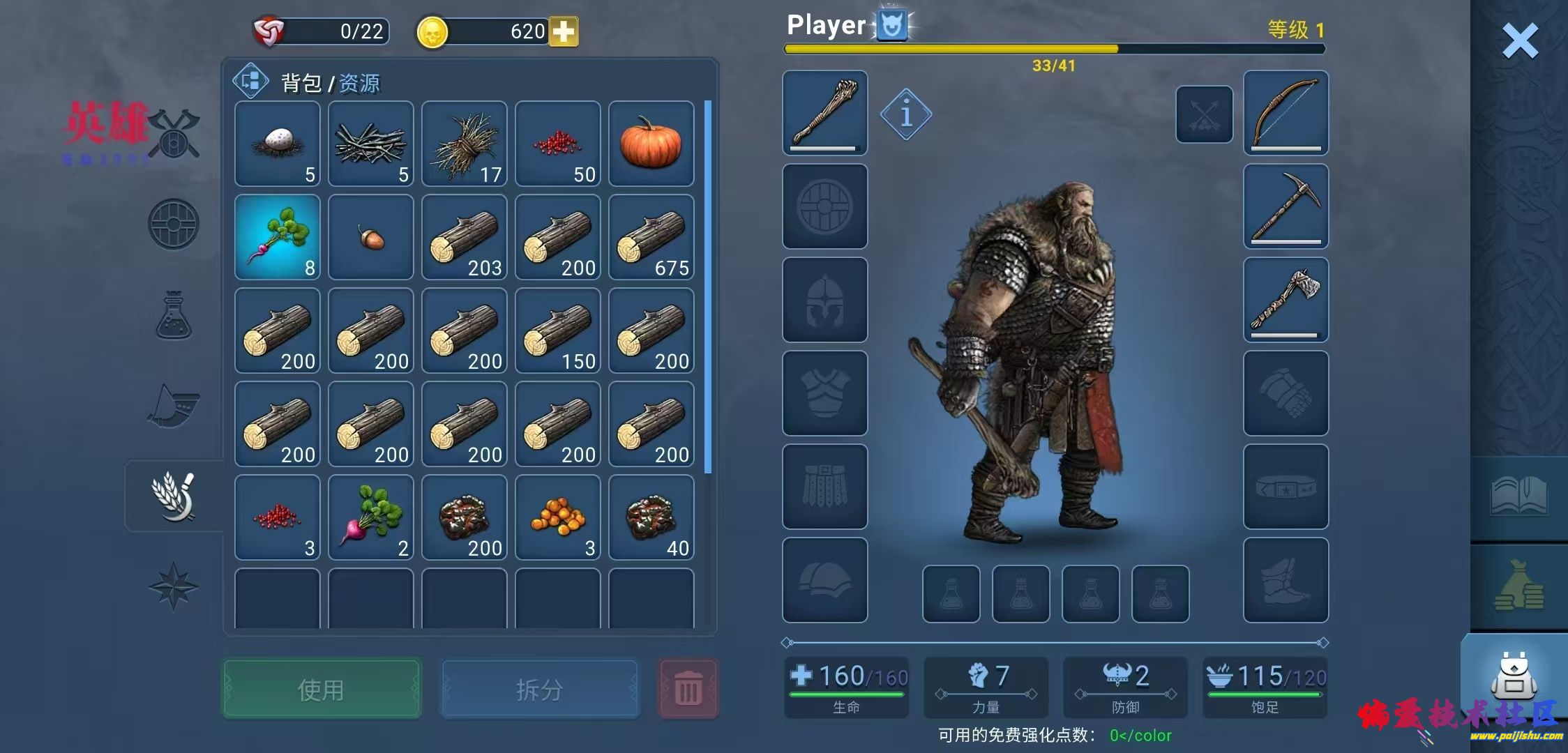The width and height of the screenshot is (1568, 753).
Task: Pick the wood log stack of 150
Action: click(x=557, y=331)
